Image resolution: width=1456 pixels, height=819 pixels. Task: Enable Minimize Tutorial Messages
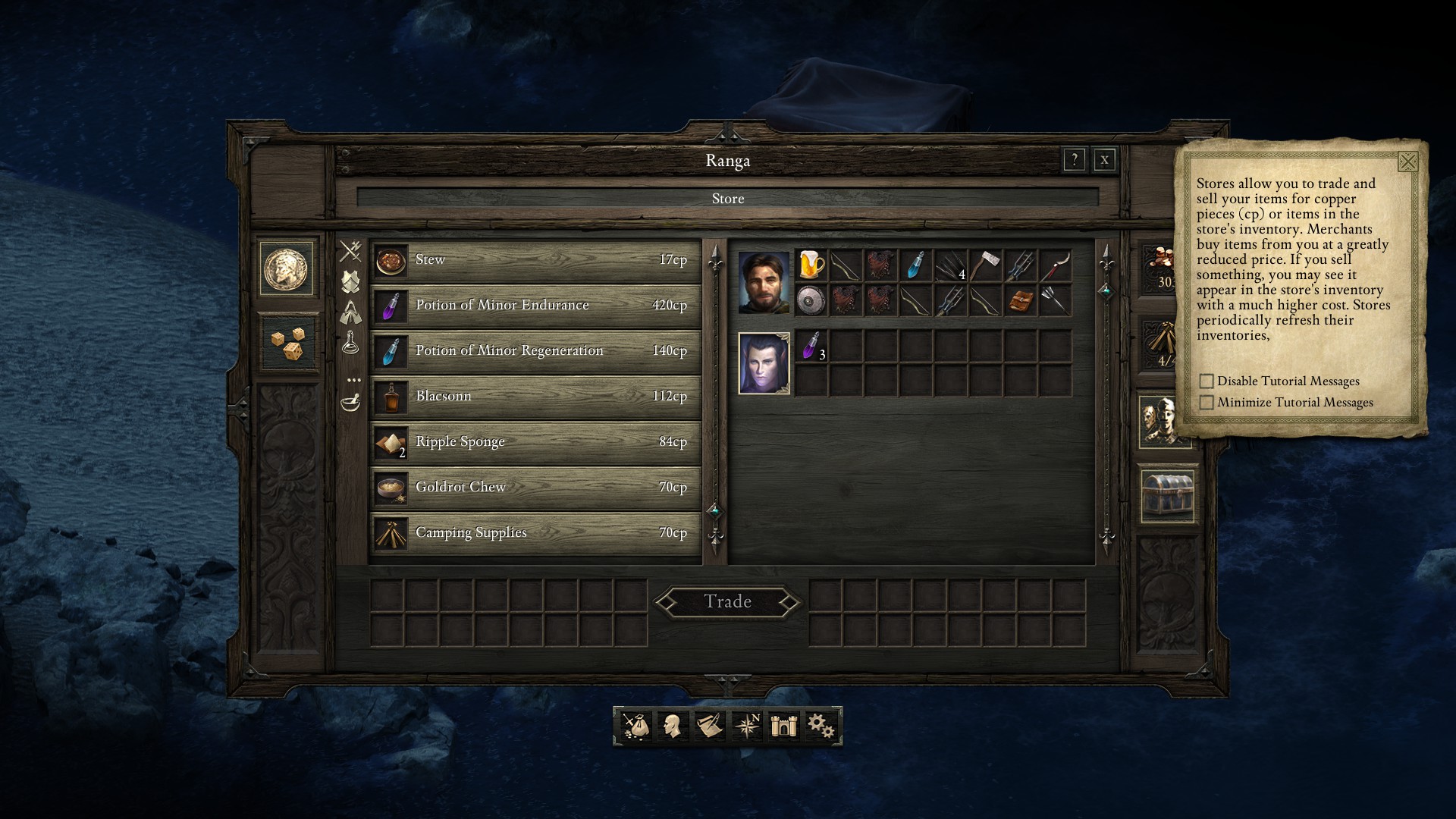[1206, 402]
